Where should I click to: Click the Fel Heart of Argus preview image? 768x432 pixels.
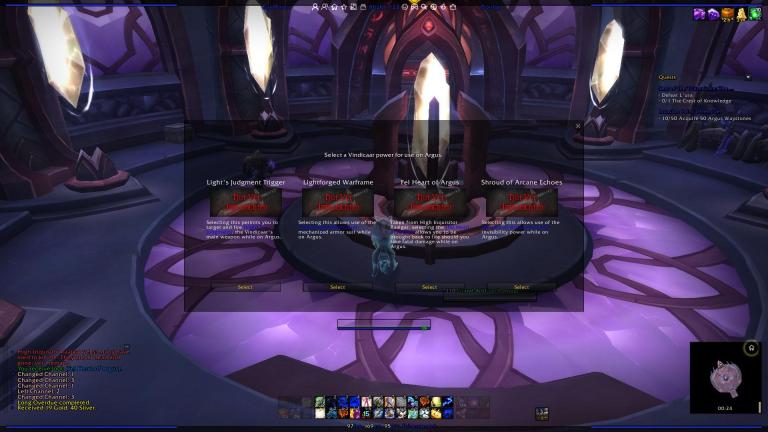(x=429, y=203)
